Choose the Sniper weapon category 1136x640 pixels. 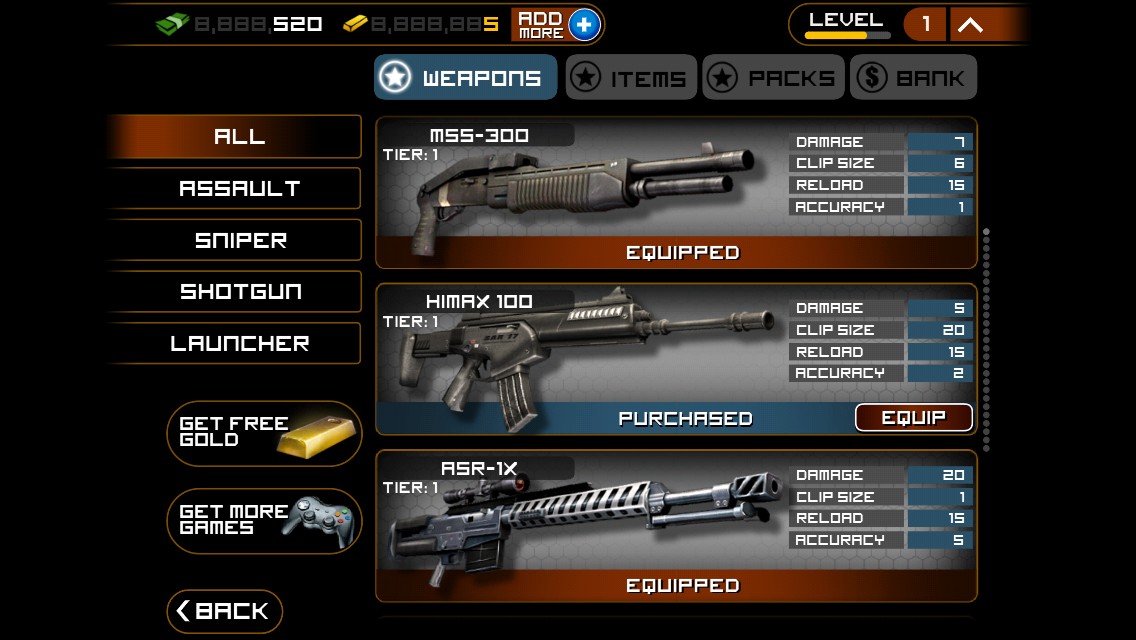[237, 241]
